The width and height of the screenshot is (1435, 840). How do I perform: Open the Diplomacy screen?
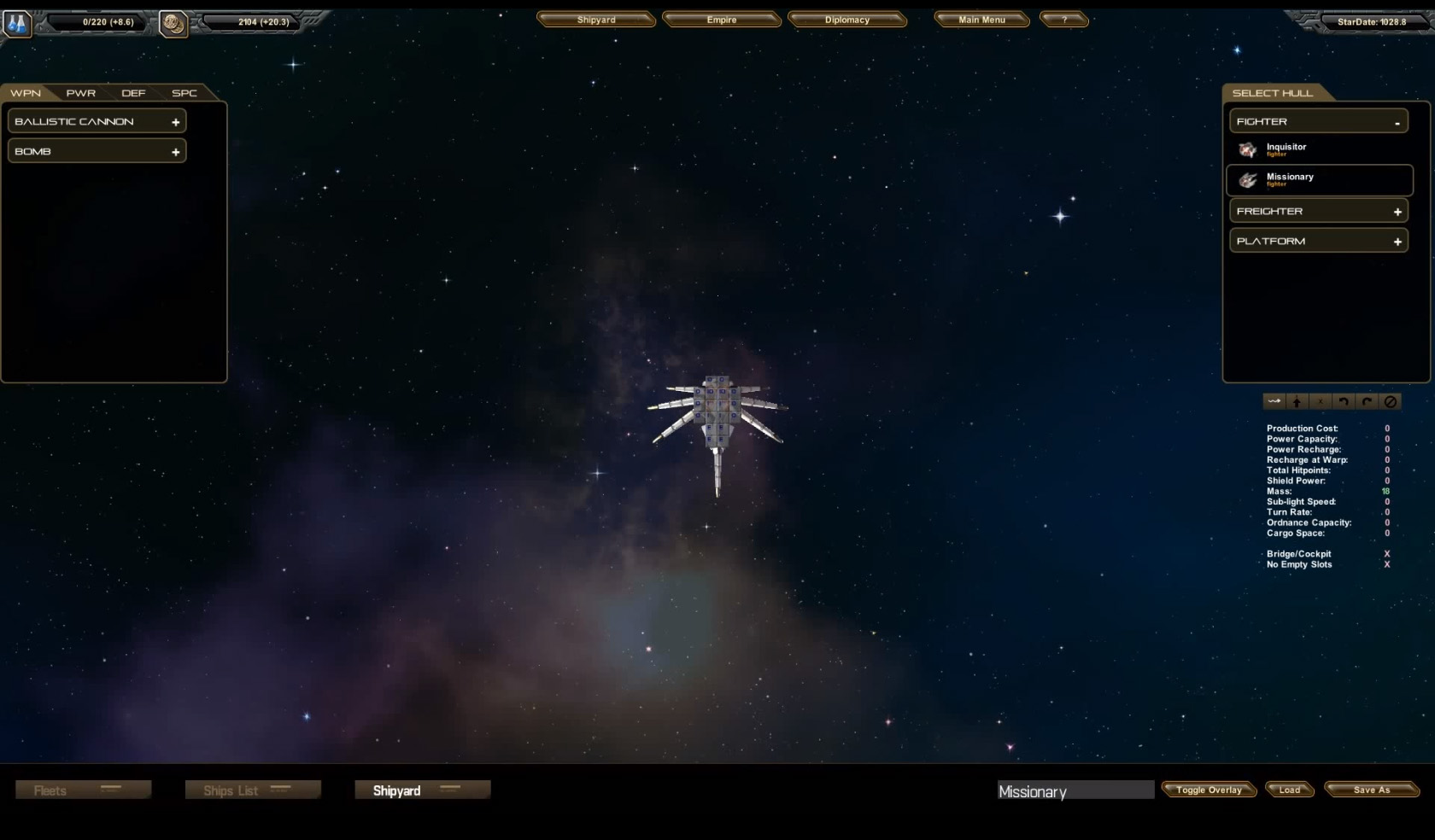pos(846,20)
